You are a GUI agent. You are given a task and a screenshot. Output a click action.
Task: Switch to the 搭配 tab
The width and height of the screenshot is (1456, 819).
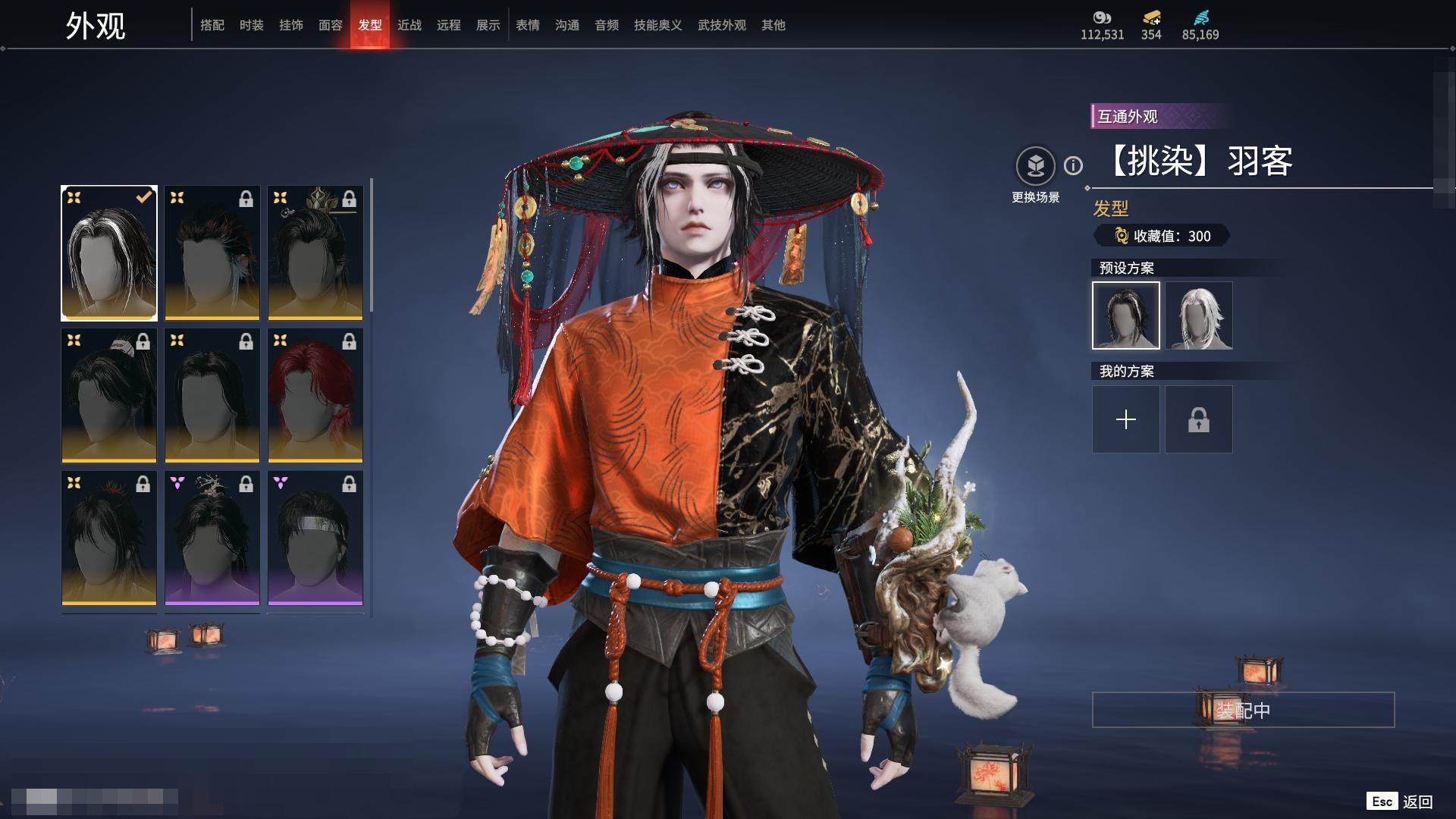(x=212, y=25)
